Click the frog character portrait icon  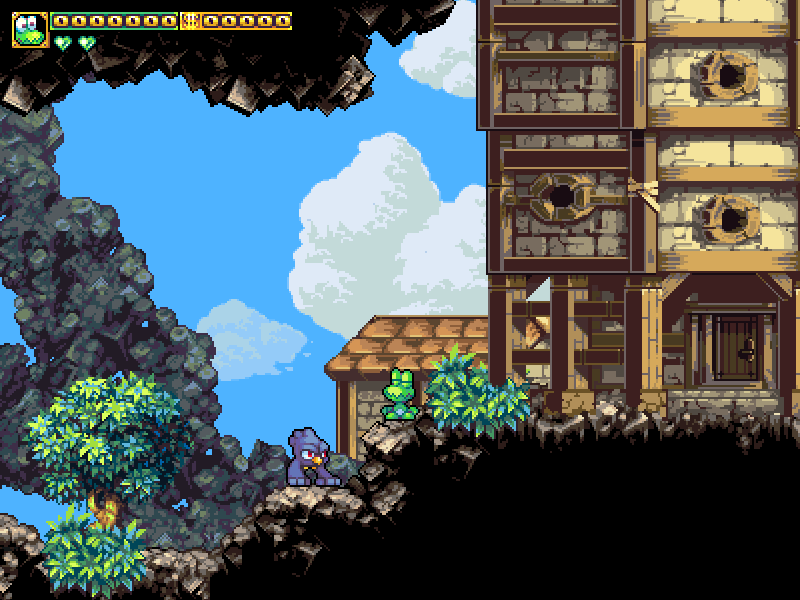pos(30,29)
